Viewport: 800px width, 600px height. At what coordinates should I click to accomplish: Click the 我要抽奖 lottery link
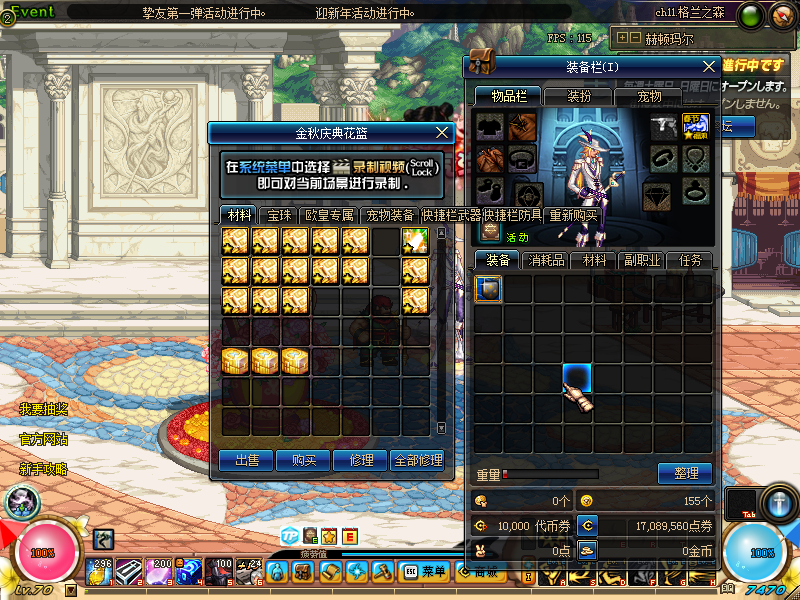point(43,409)
